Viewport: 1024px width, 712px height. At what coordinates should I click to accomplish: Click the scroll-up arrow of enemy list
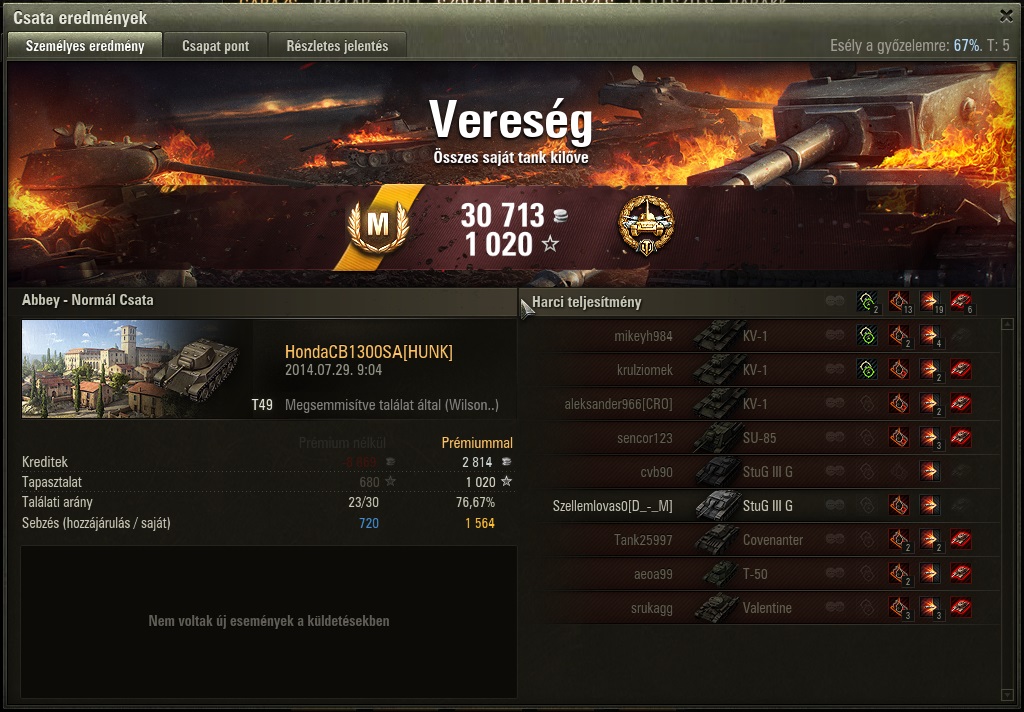coord(1007,324)
